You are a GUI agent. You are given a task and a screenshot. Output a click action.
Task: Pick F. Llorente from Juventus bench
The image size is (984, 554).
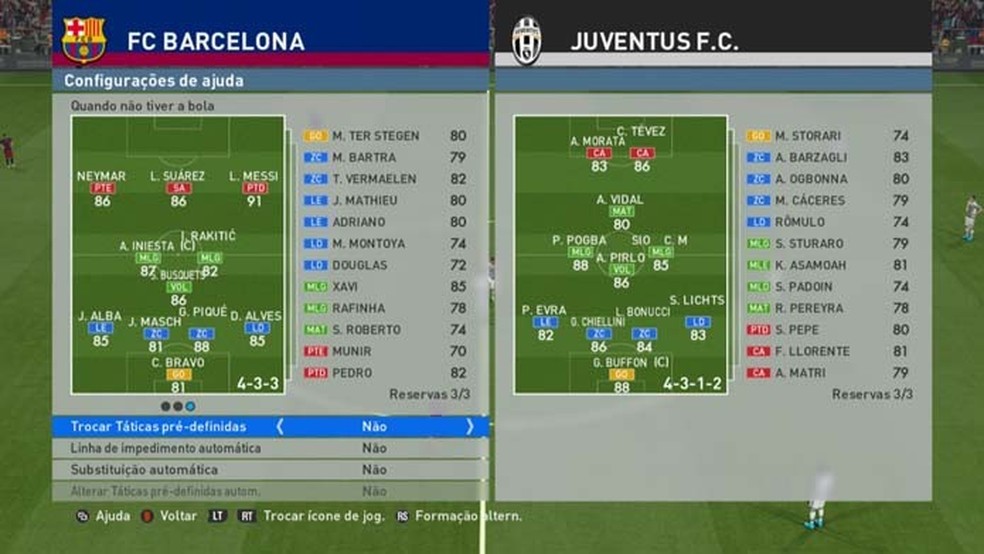click(813, 351)
